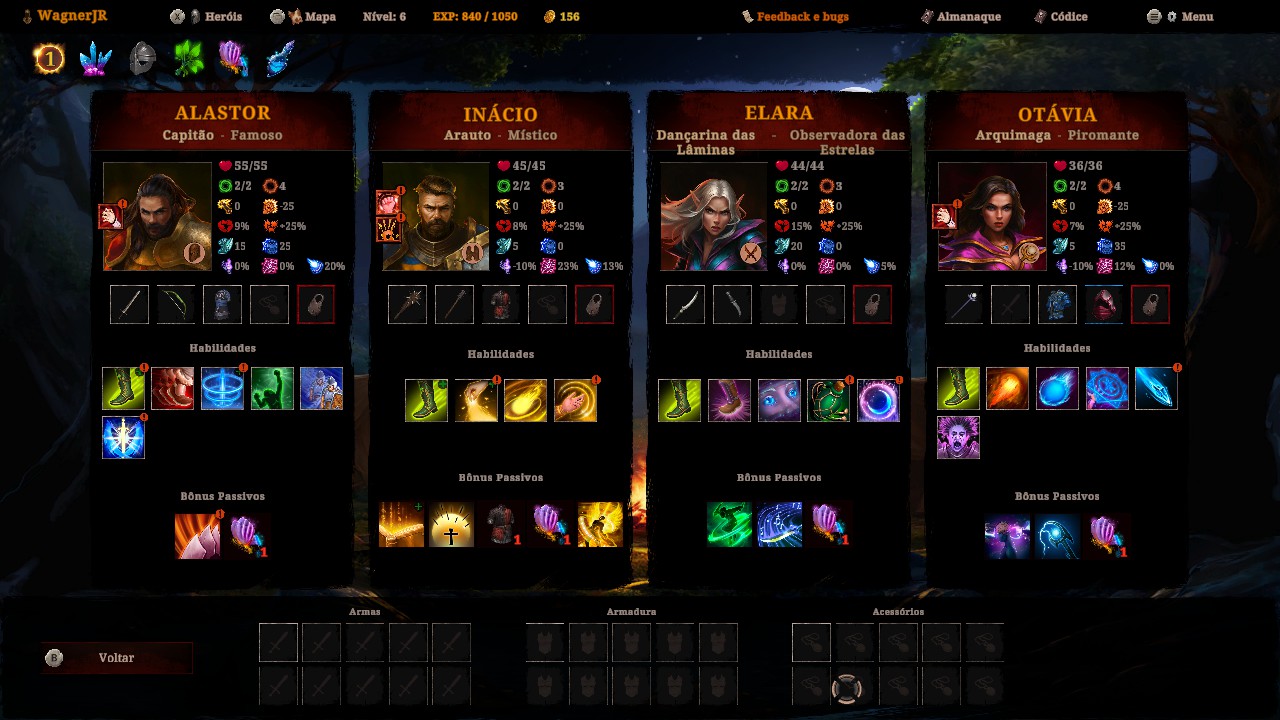
Task: Open the Almanaque
Action: (x=969, y=17)
